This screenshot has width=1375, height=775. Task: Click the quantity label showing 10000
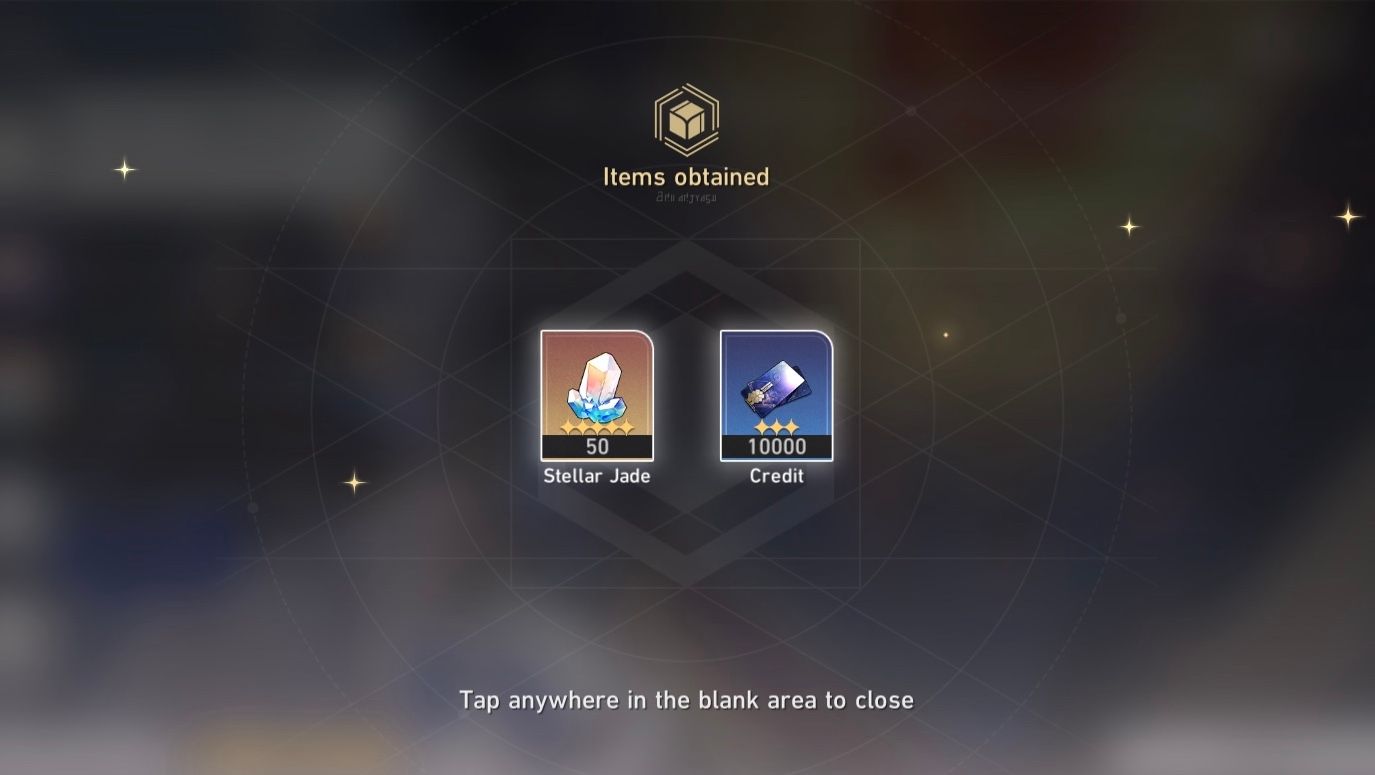tap(776, 446)
